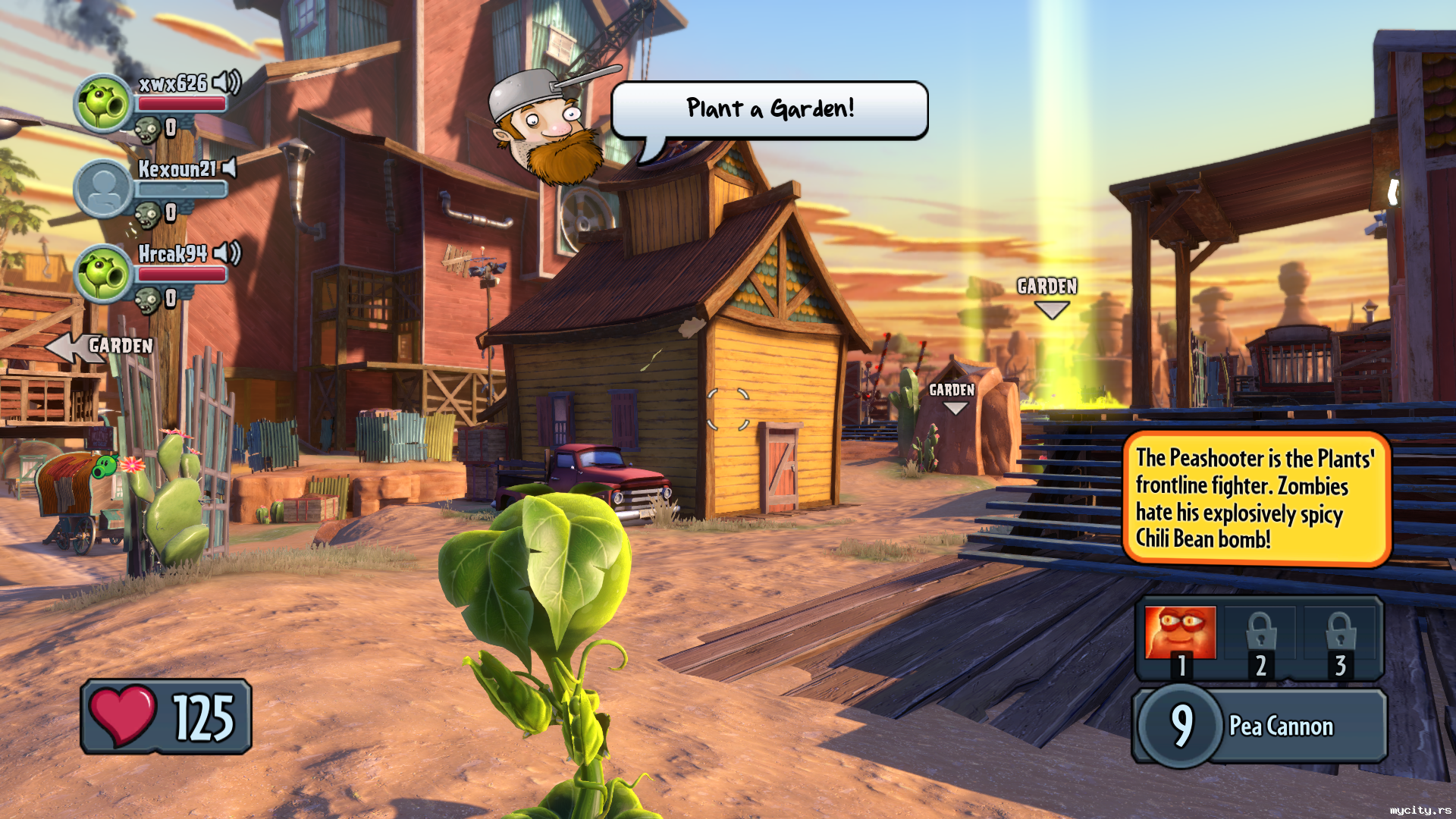Screen dimensions: 1456x819
Task: Toggle Kexoun21's voice speaker icon
Action: [229, 168]
